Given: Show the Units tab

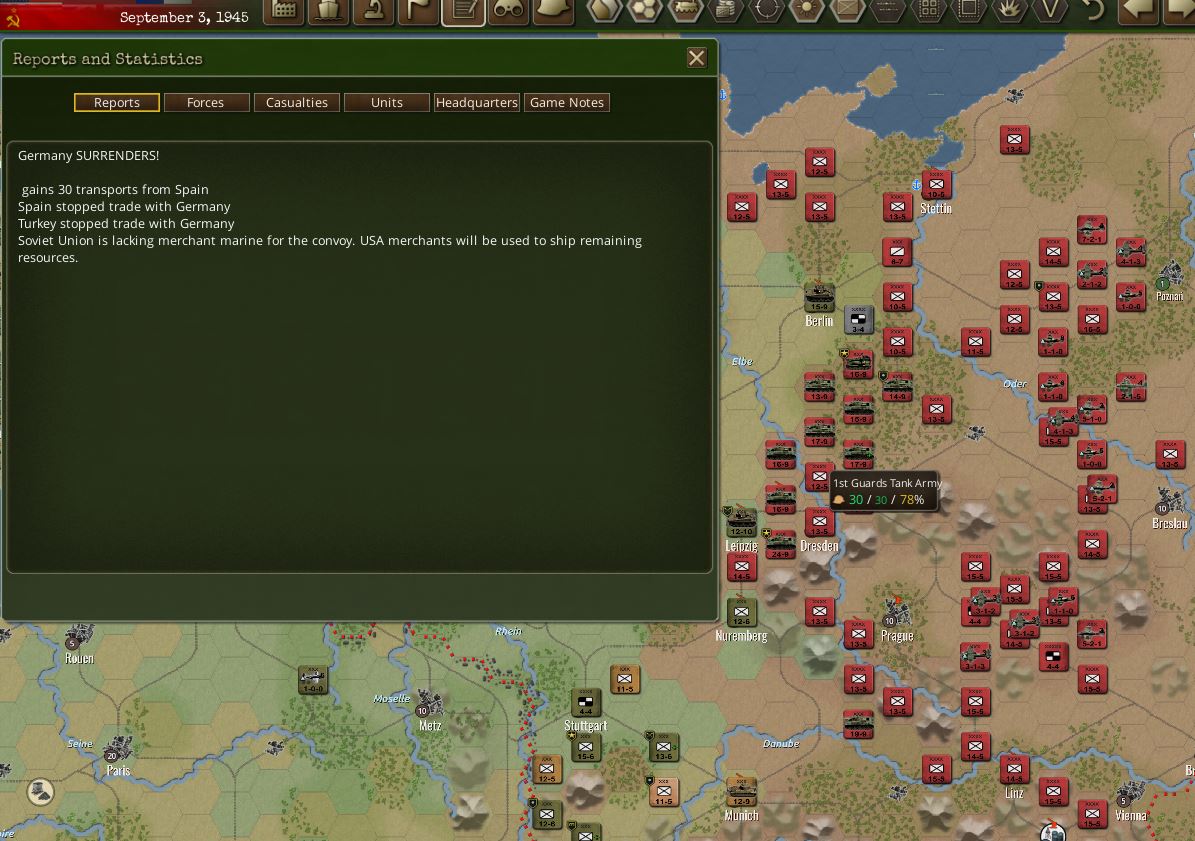Looking at the screenshot, I should pos(387,102).
